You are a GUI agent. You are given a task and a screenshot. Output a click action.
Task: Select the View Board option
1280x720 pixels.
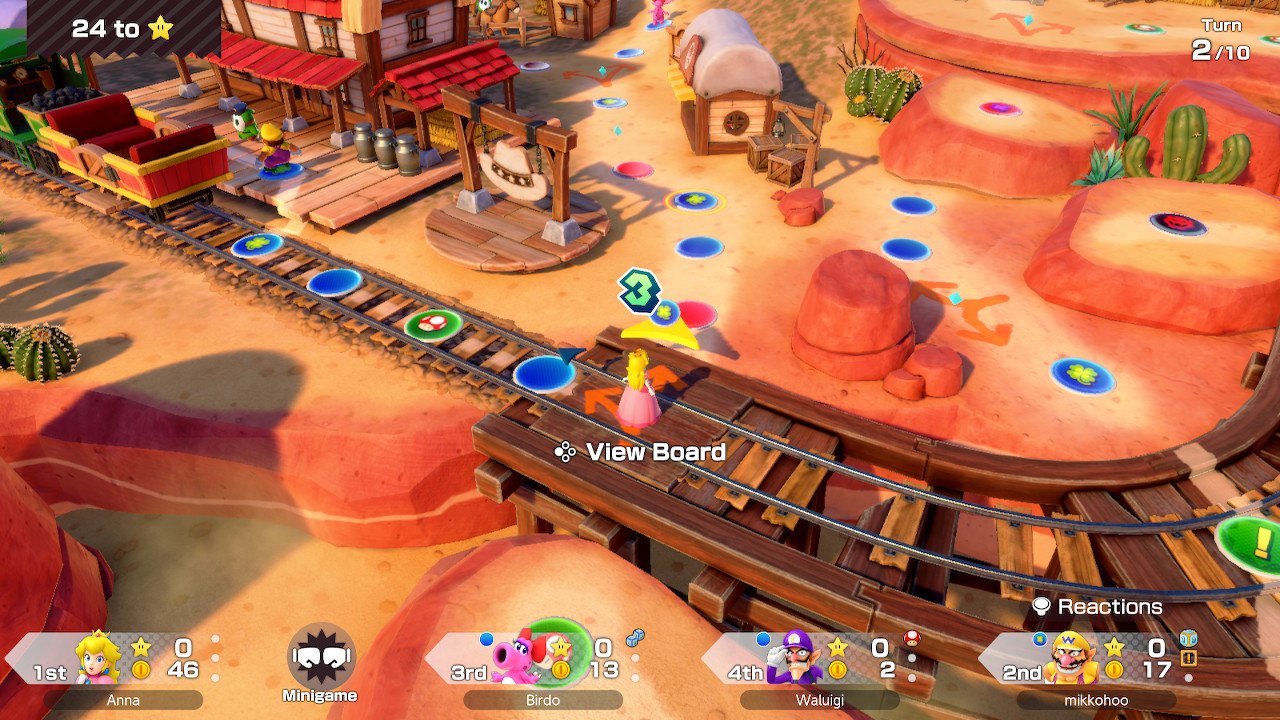pyautogui.click(x=641, y=452)
